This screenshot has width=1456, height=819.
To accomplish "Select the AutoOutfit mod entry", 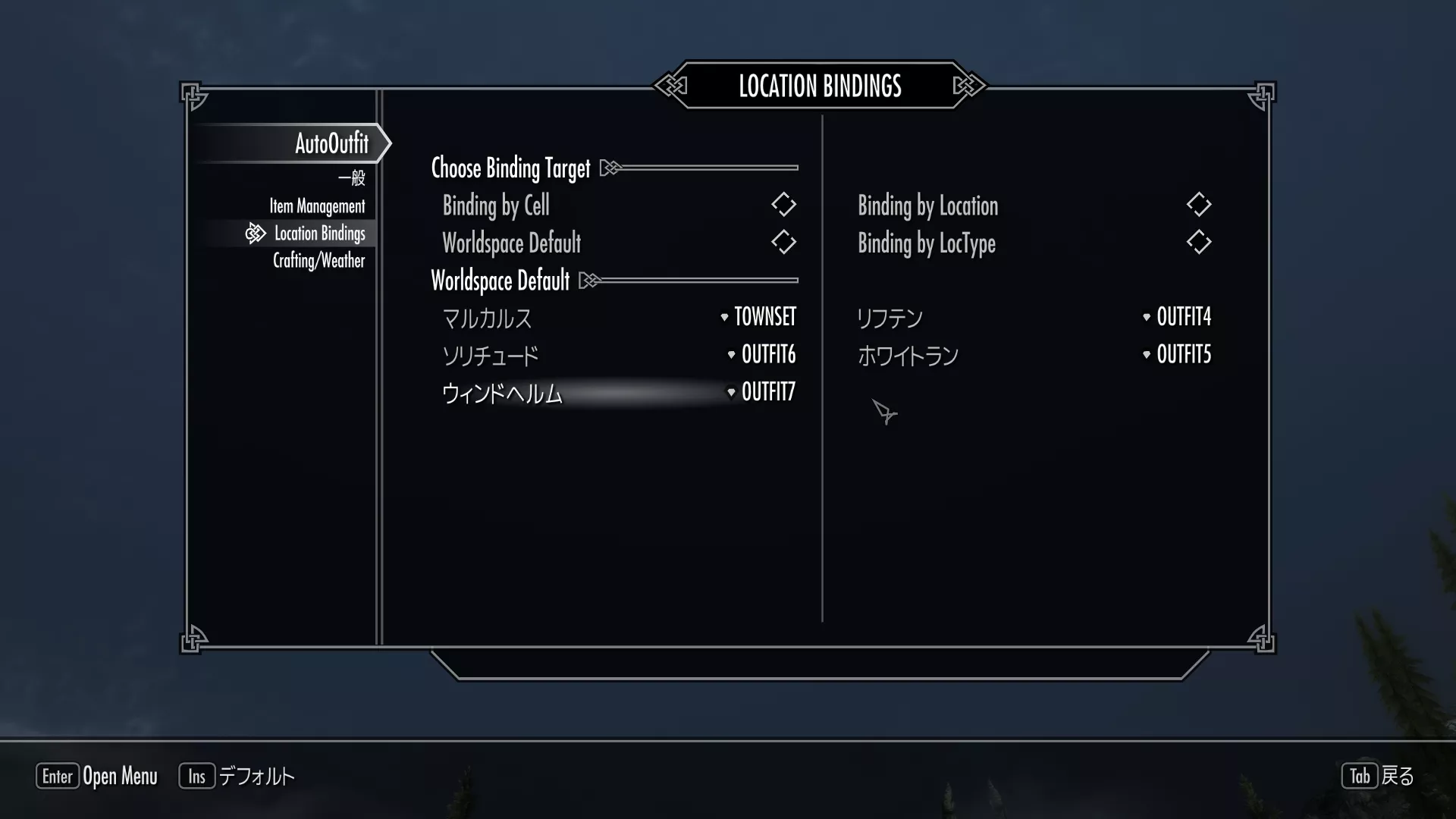I will pos(331,143).
